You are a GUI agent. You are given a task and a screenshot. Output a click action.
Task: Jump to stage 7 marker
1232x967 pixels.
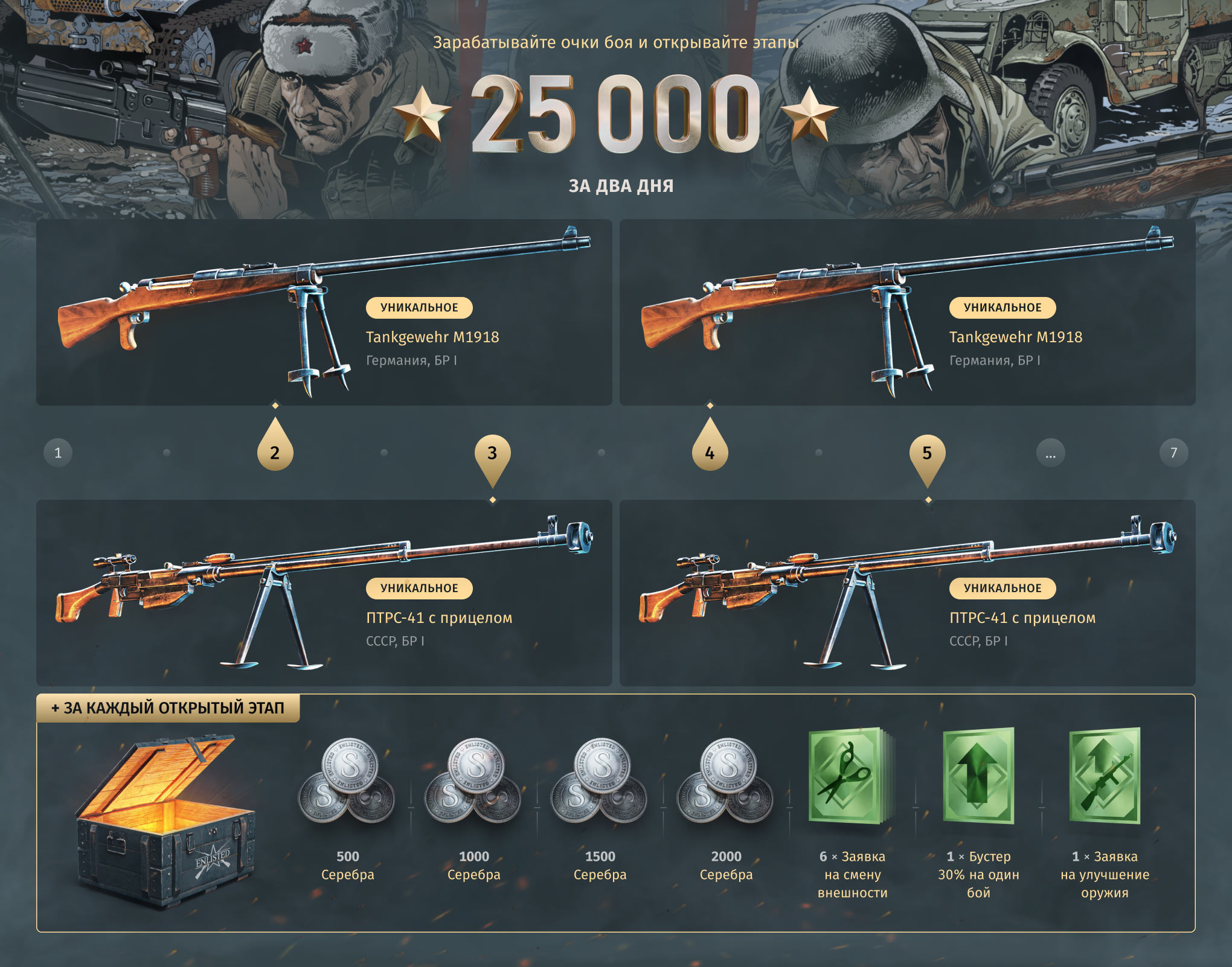pos(1173,453)
